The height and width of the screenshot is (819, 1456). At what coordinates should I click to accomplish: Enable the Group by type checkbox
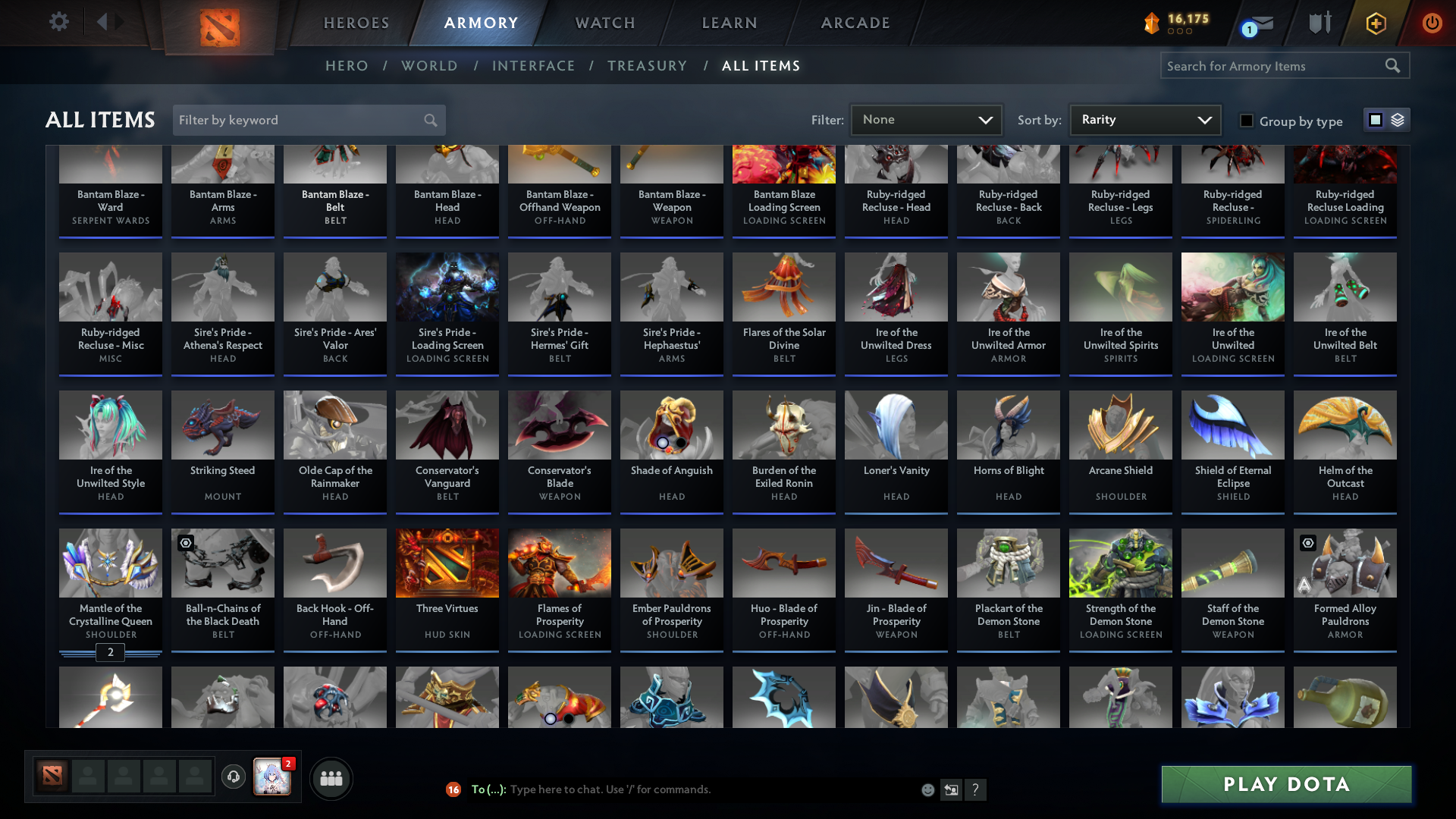point(1247,121)
